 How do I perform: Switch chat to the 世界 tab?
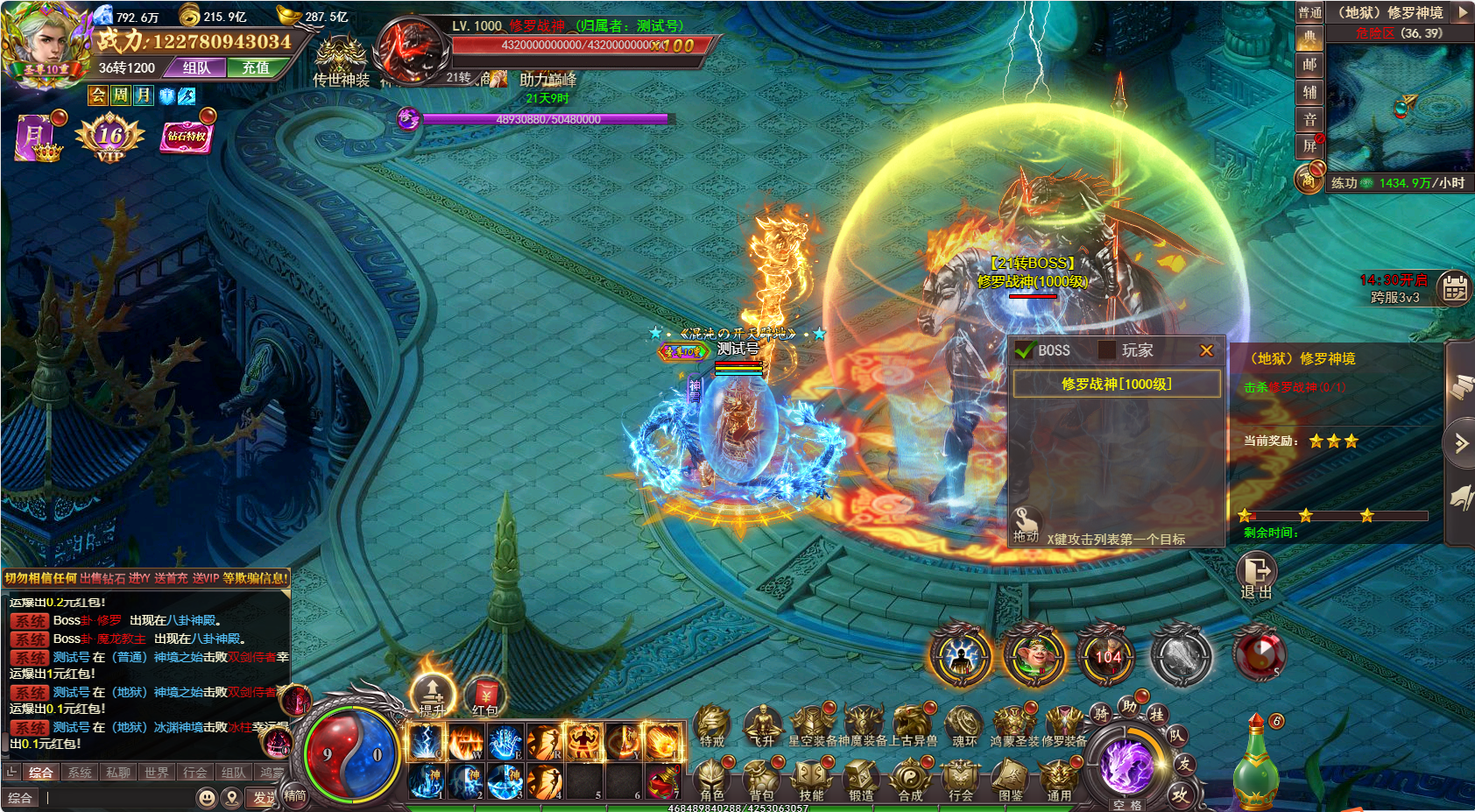pyautogui.click(x=157, y=773)
